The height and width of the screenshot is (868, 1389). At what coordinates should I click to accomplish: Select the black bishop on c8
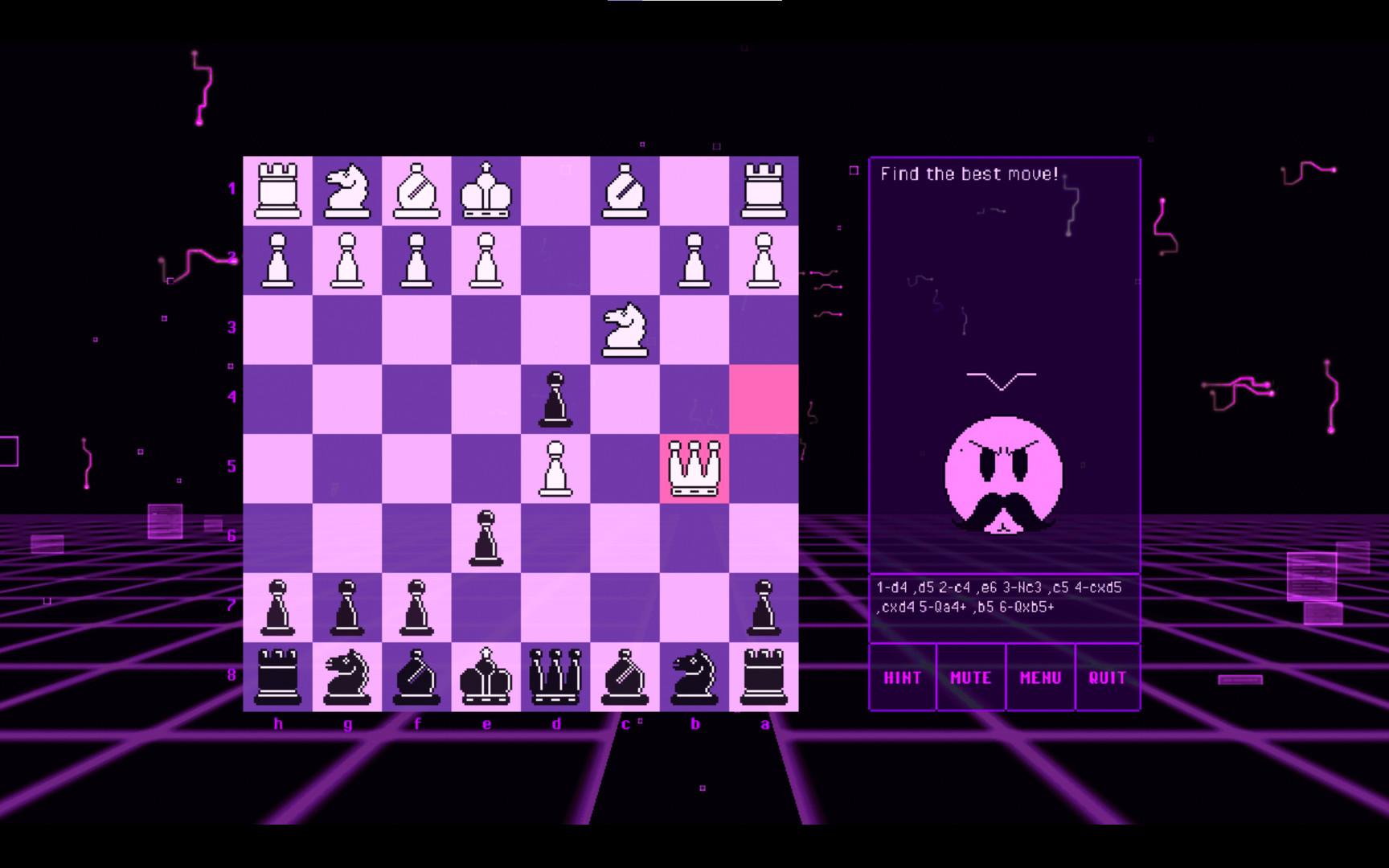pos(625,677)
